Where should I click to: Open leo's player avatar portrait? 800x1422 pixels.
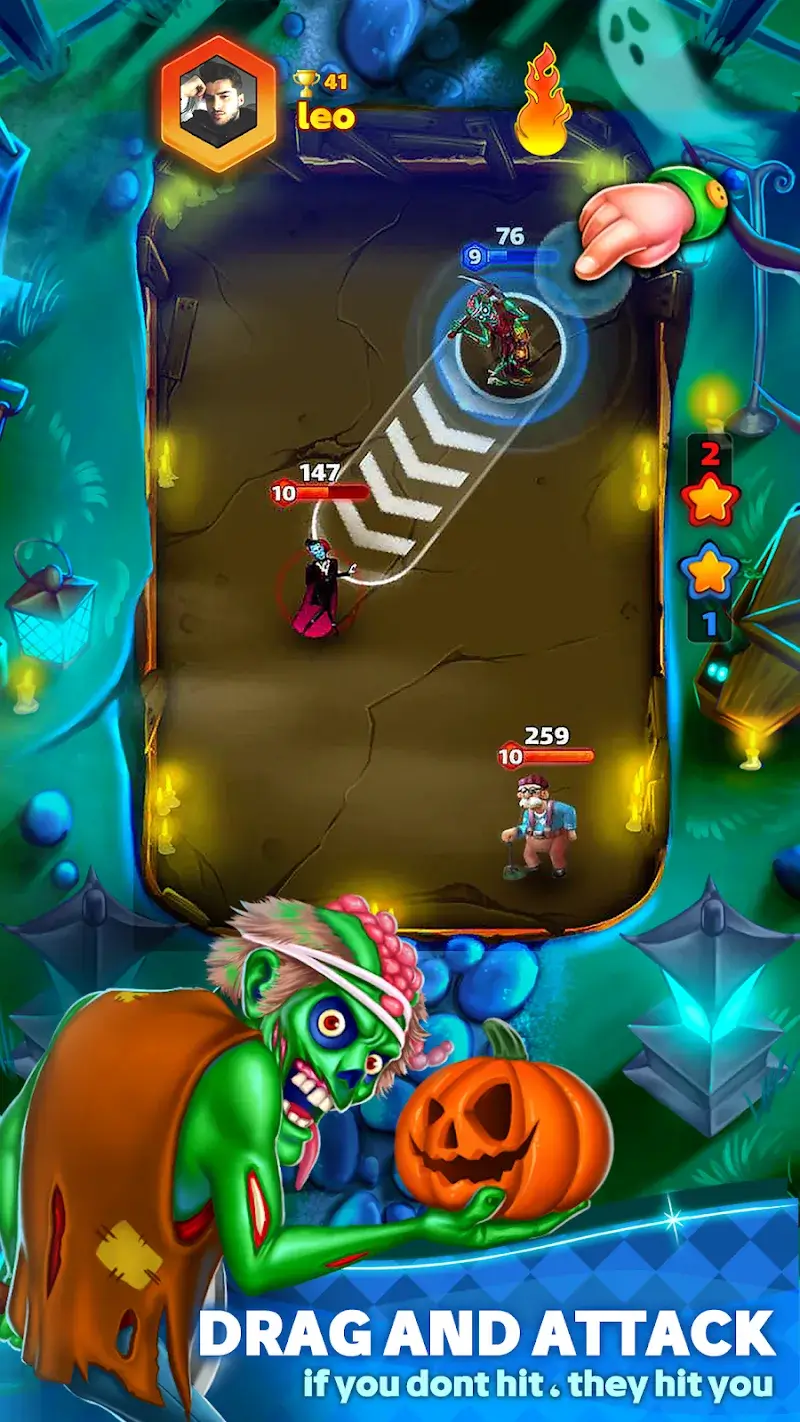coord(221,102)
